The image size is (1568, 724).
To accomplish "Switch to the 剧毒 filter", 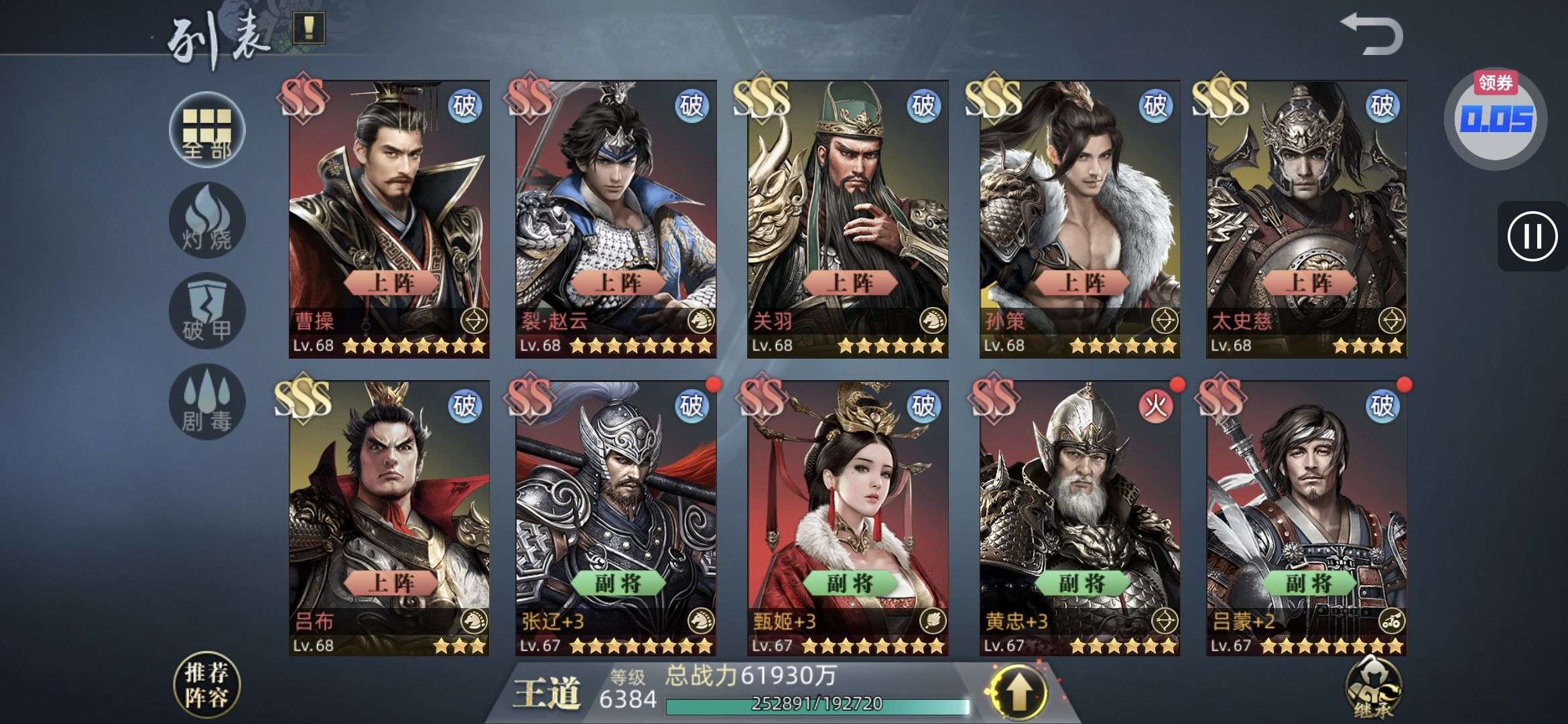I will (x=207, y=402).
